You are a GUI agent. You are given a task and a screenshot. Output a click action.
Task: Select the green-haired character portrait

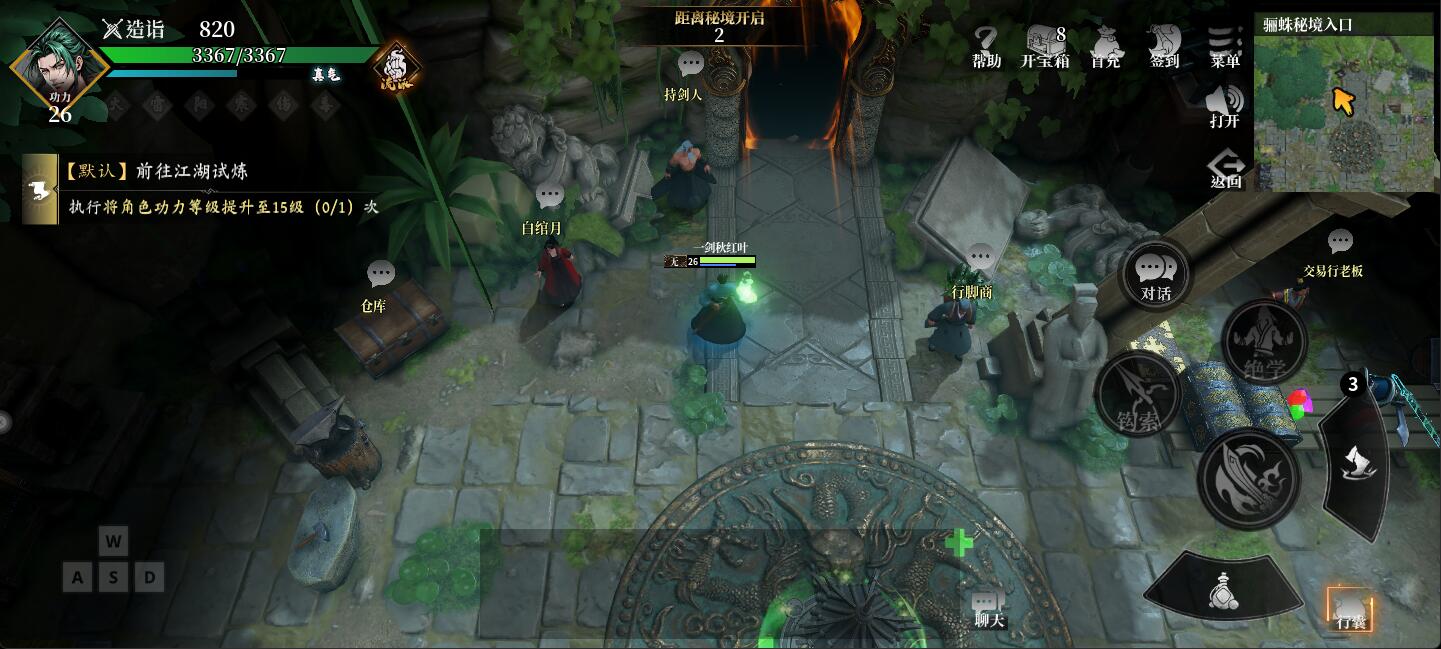pos(58,68)
